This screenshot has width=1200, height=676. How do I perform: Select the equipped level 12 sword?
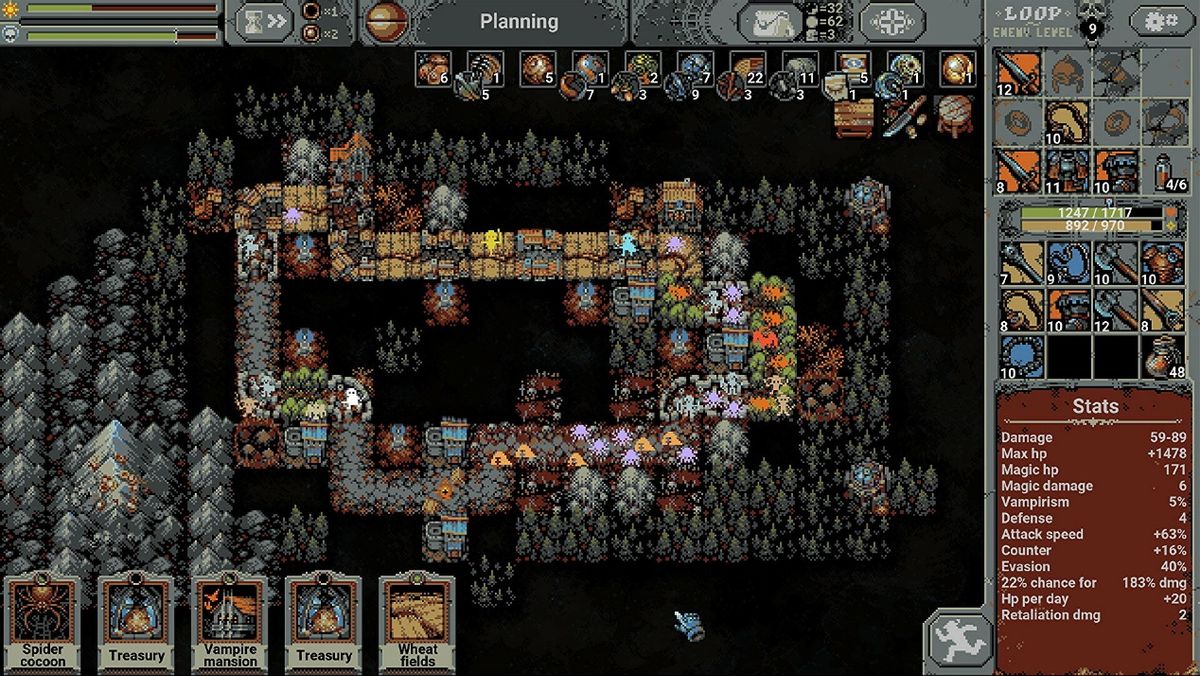[1019, 73]
